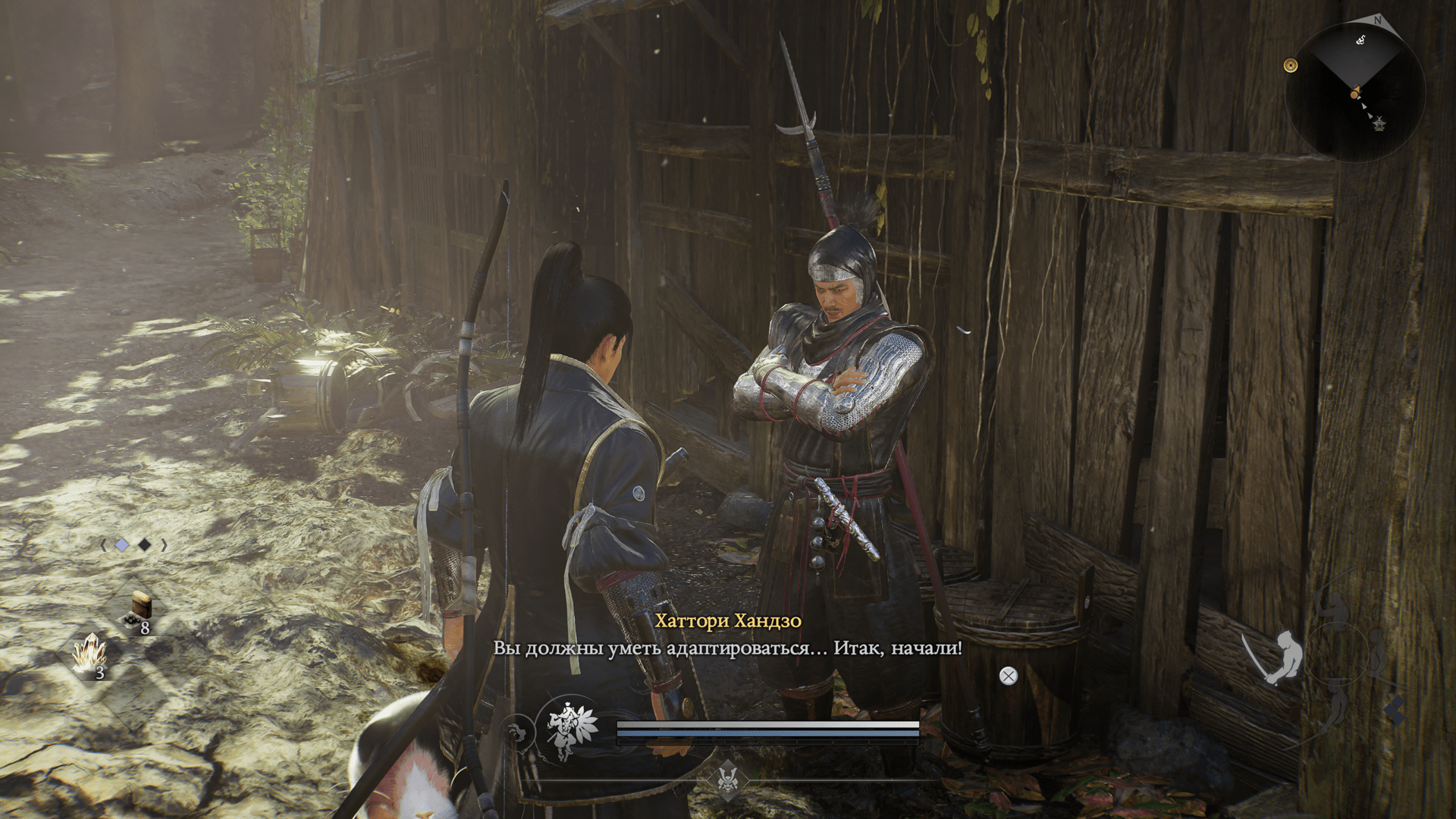The height and width of the screenshot is (819, 1456).
Task: Click the right arrow of the shortcut page selector
Action: (x=164, y=544)
